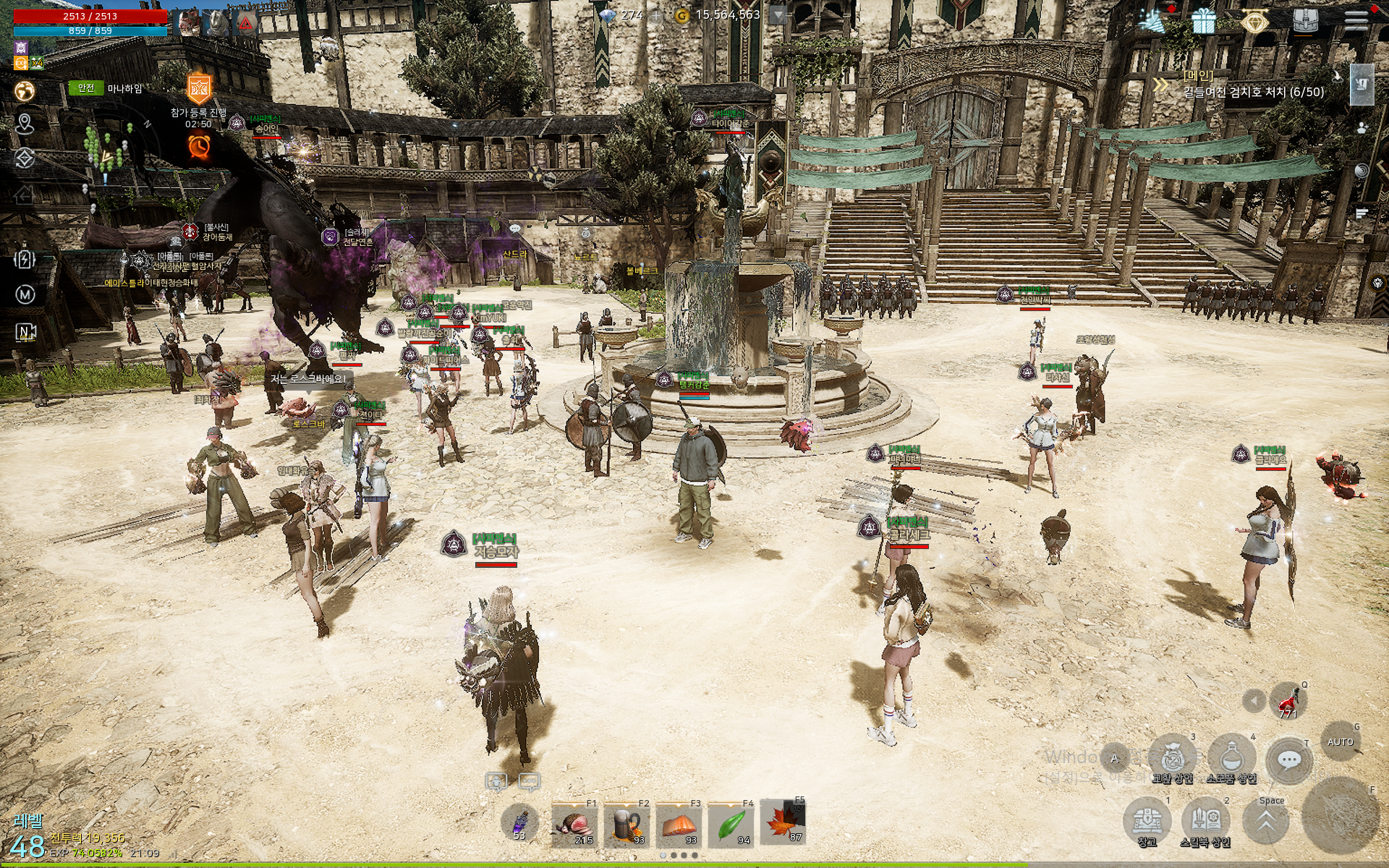This screenshot has height=868, width=1389.
Task: Click the 참가 등록 진행 event shield icon
Action: 198,89
